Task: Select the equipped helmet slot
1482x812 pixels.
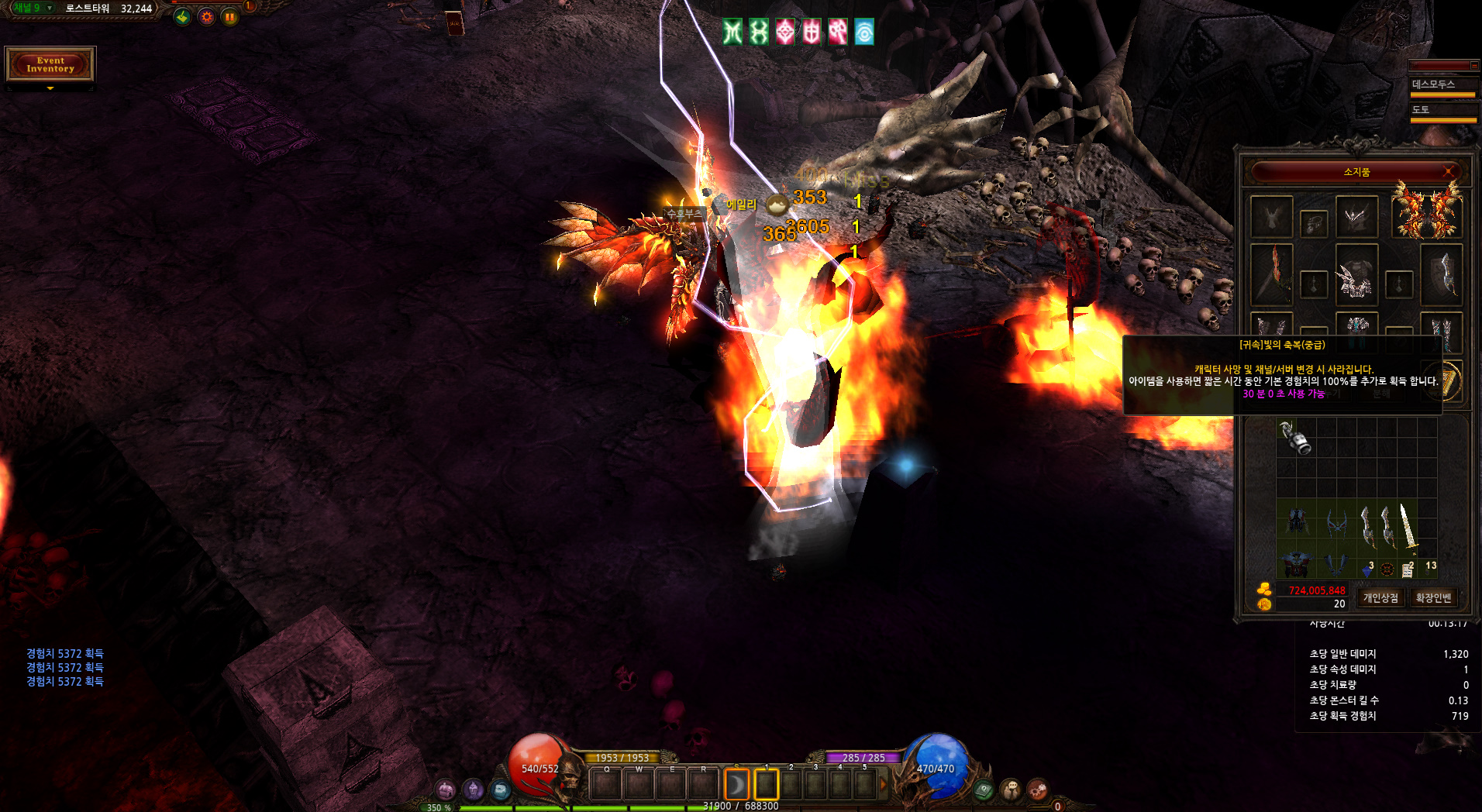Action: [x=1356, y=217]
